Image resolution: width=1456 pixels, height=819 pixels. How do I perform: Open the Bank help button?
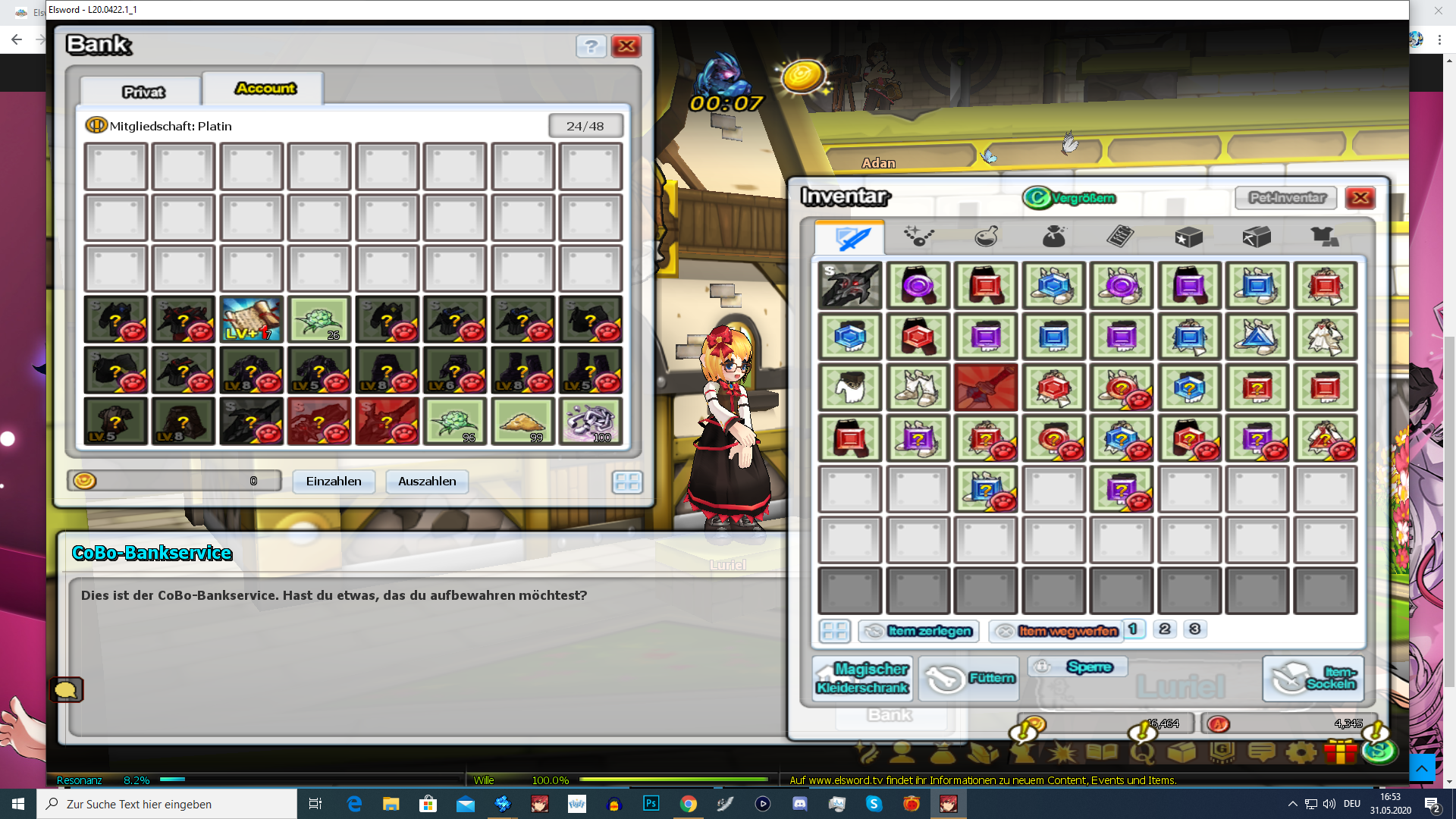tap(591, 46)
